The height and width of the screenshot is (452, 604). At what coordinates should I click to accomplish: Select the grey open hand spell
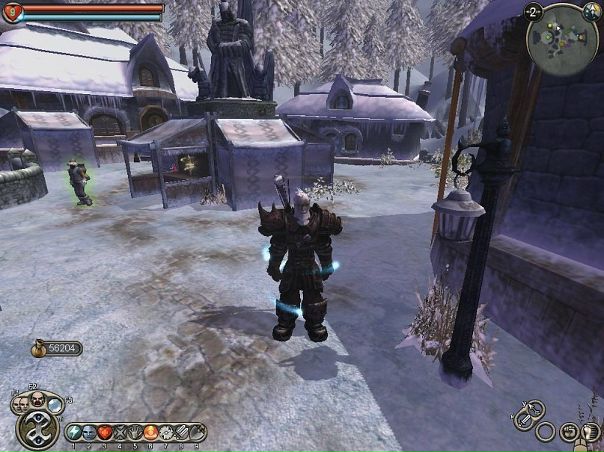point(135,433)
